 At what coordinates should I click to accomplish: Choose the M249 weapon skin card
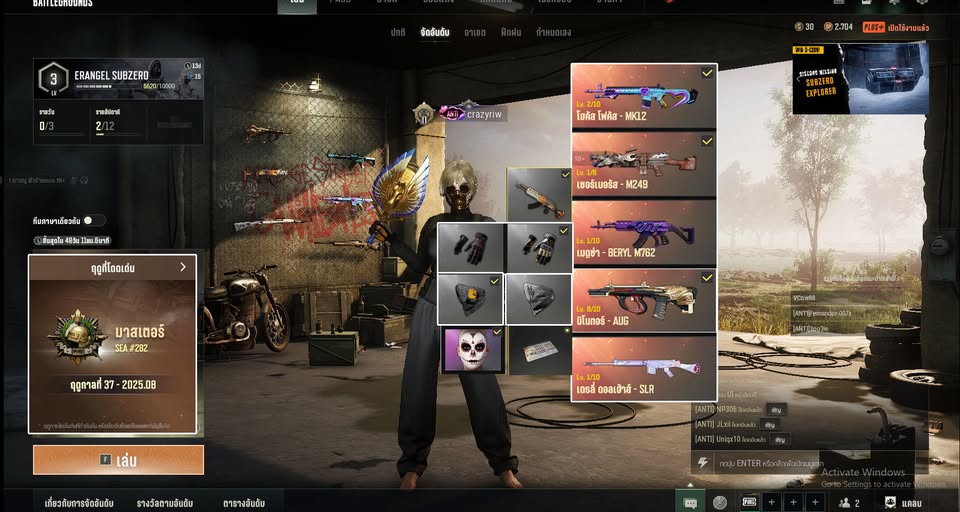pyautogui.click(x=644, y=165)
